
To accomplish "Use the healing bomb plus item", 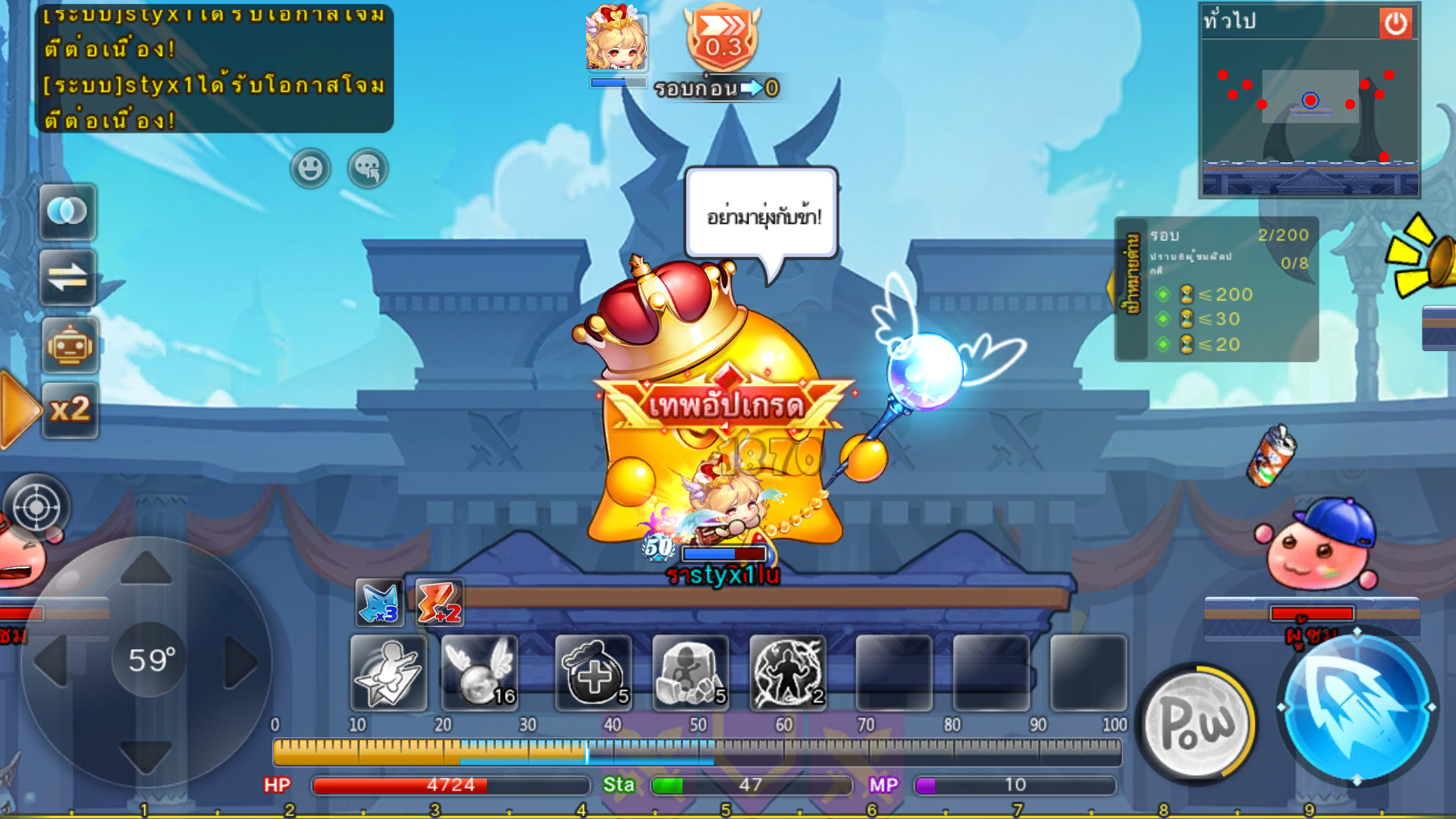I will point(593,673).
